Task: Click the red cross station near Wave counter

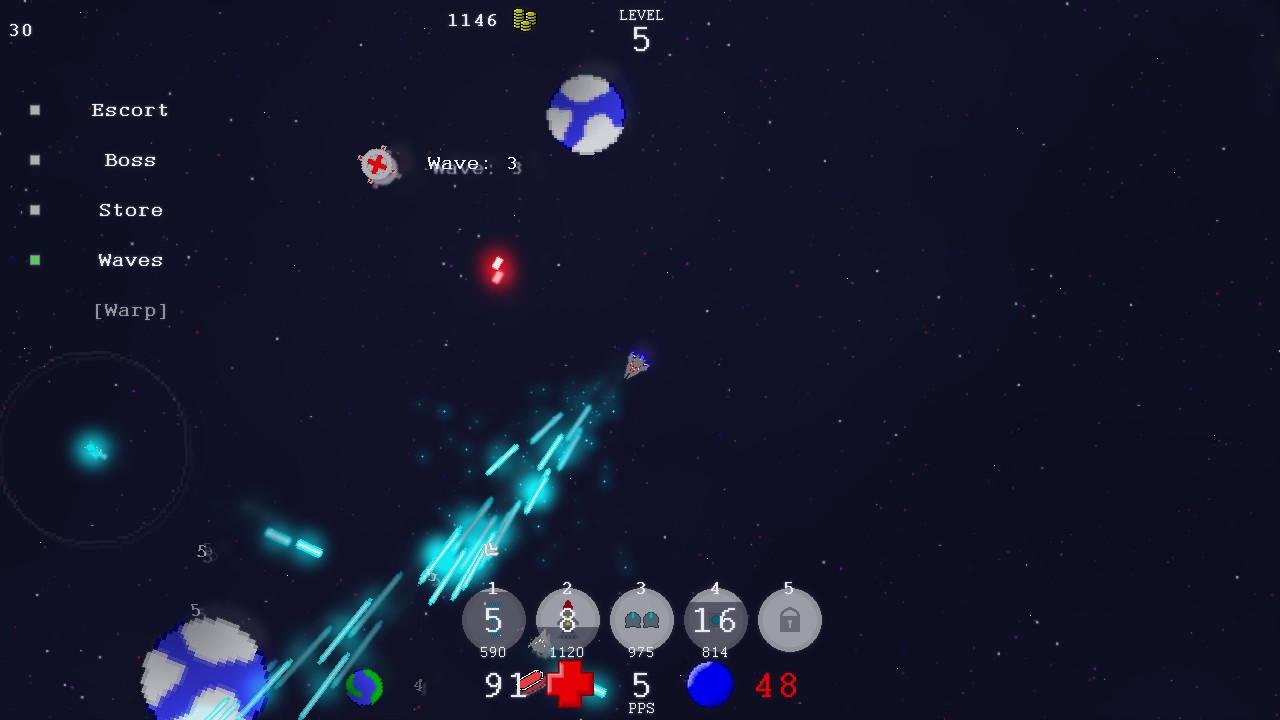Action: [x=378, y=166]
